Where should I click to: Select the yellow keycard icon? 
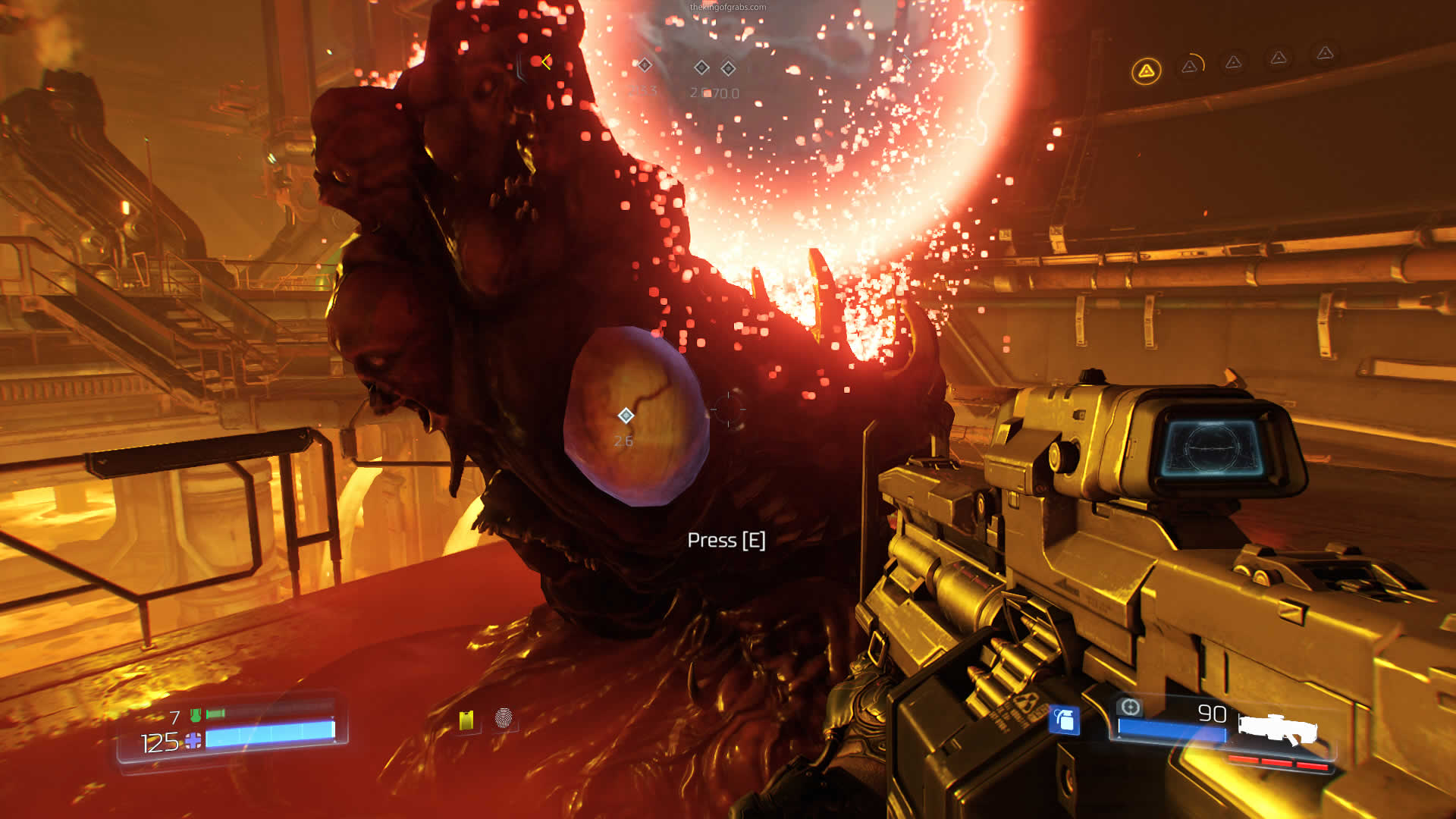pyautogui.click(x=466, y=720)
